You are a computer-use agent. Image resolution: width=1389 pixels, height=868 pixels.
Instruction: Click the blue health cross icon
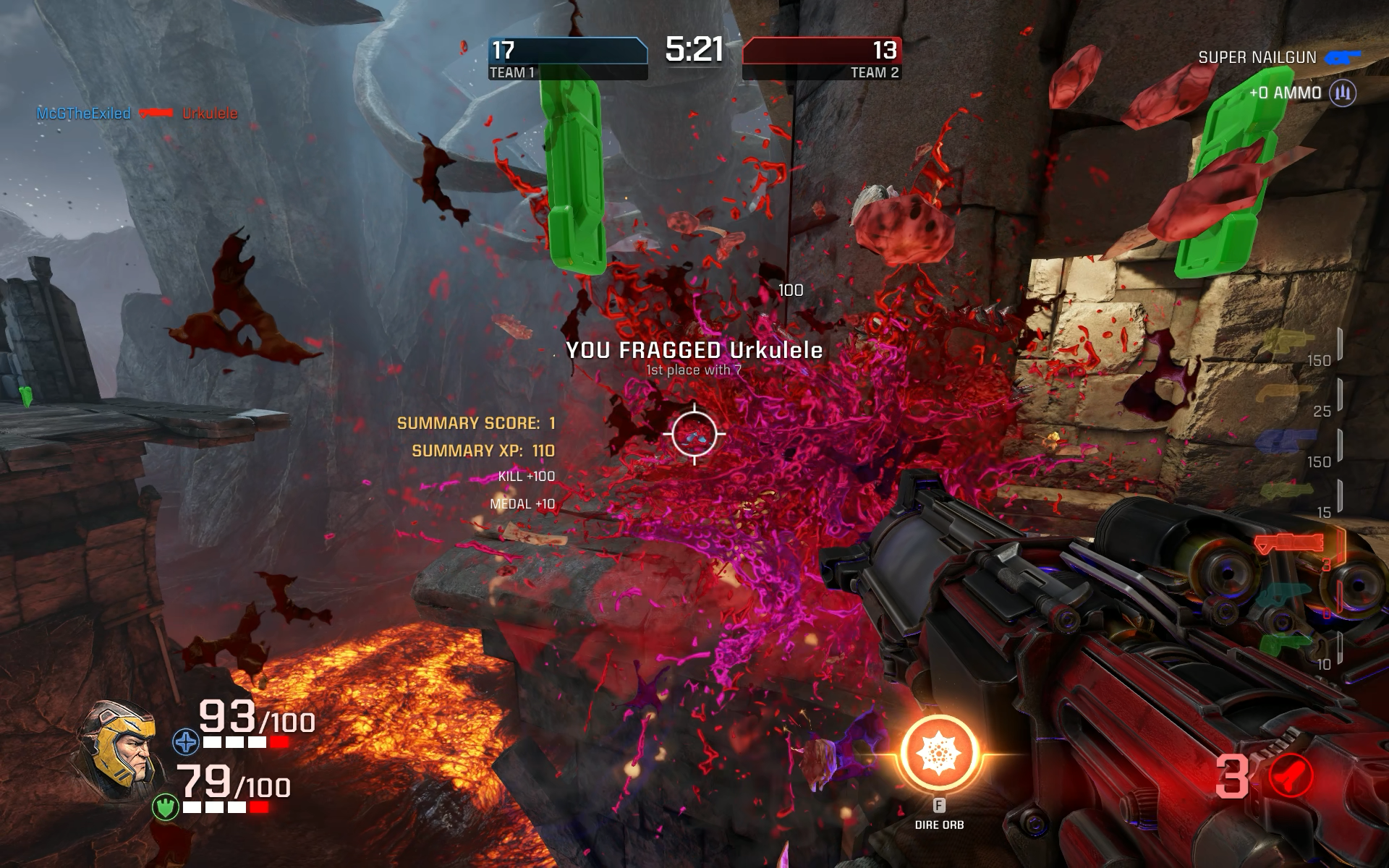[185, 742]
